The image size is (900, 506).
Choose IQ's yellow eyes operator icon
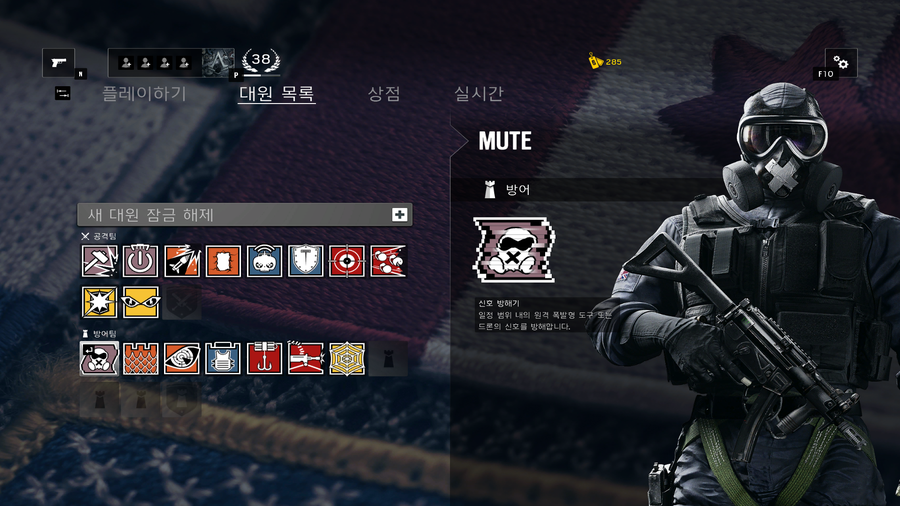pyautogui.click(x=141, y=302)
